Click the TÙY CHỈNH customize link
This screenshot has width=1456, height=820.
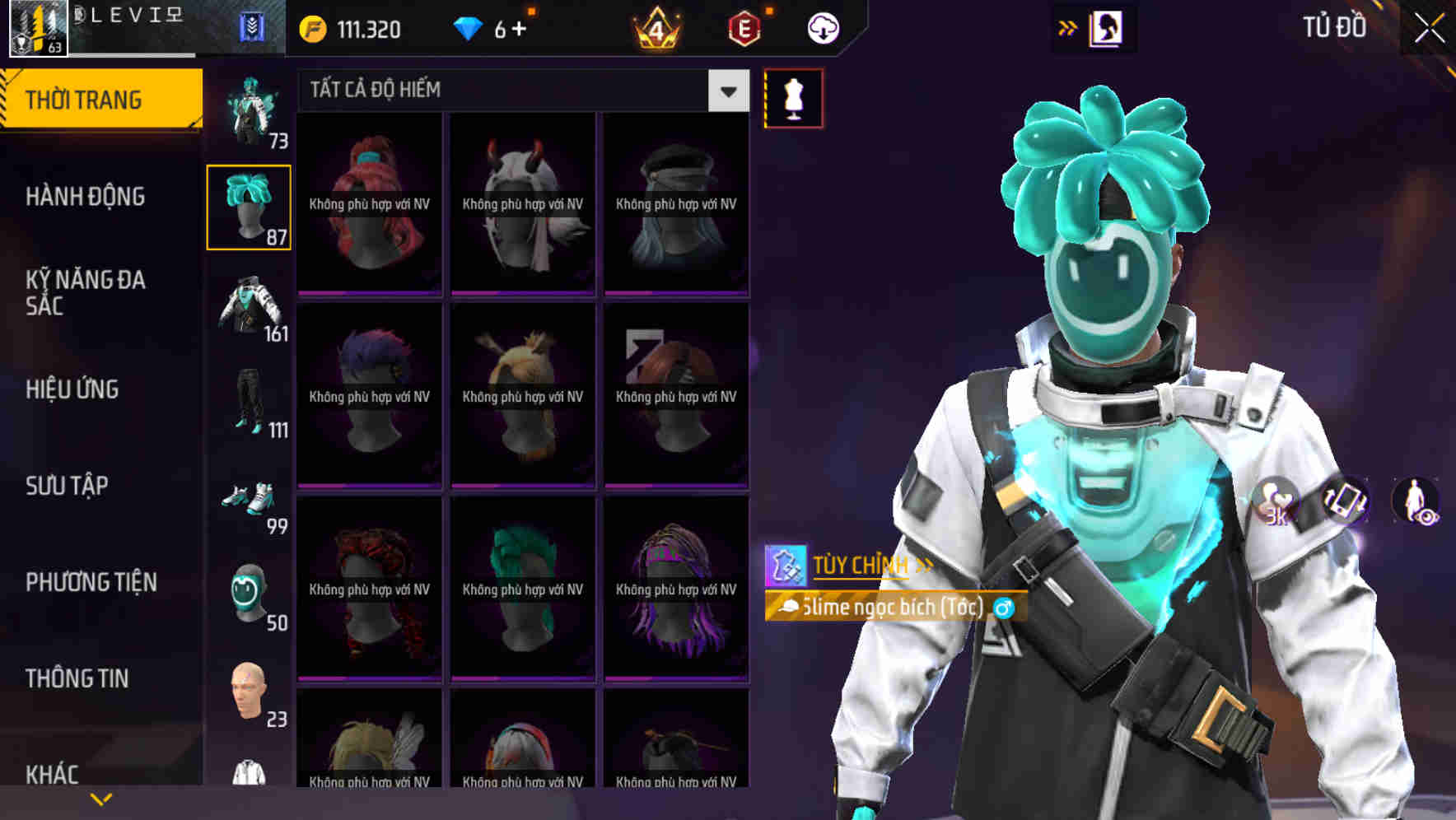(x=861, y=565)
